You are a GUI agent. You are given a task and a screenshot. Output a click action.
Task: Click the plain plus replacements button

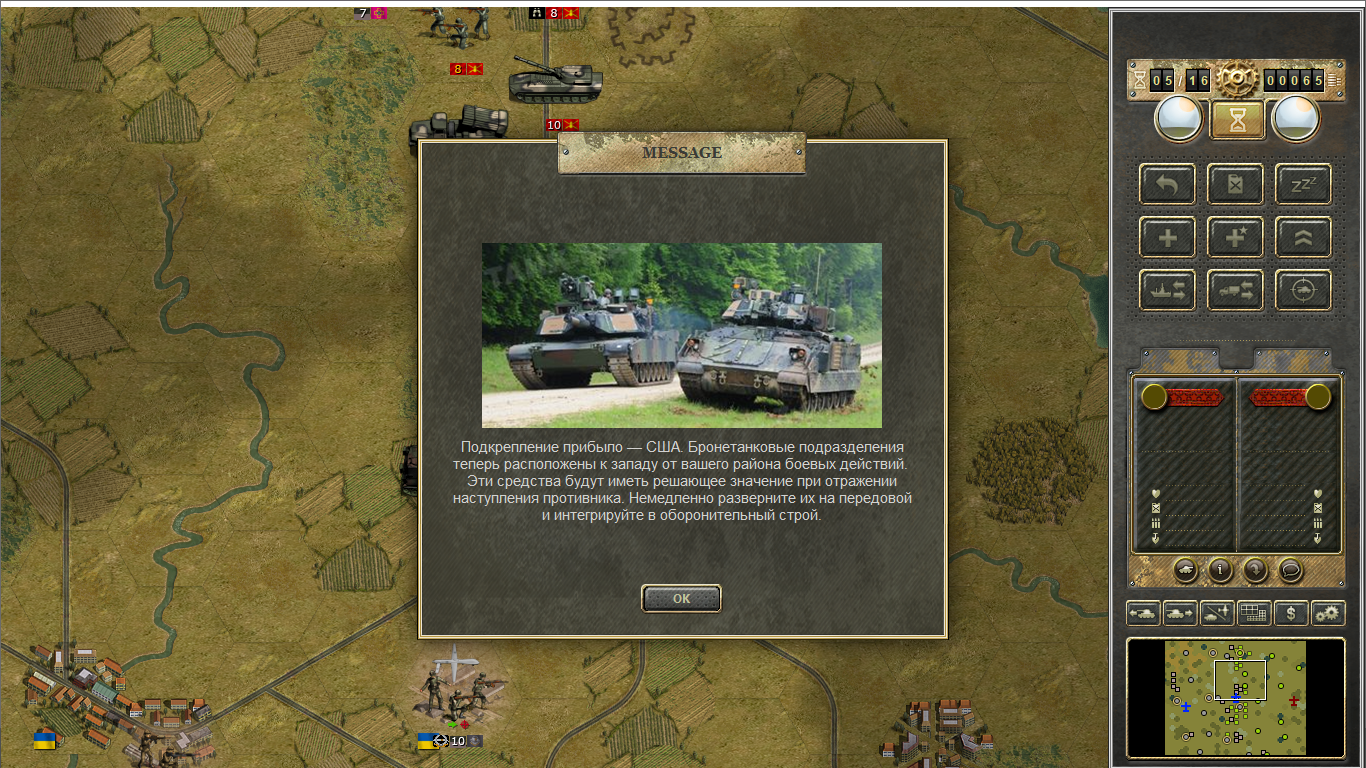pyautogui.click(x=1167, y=238)
